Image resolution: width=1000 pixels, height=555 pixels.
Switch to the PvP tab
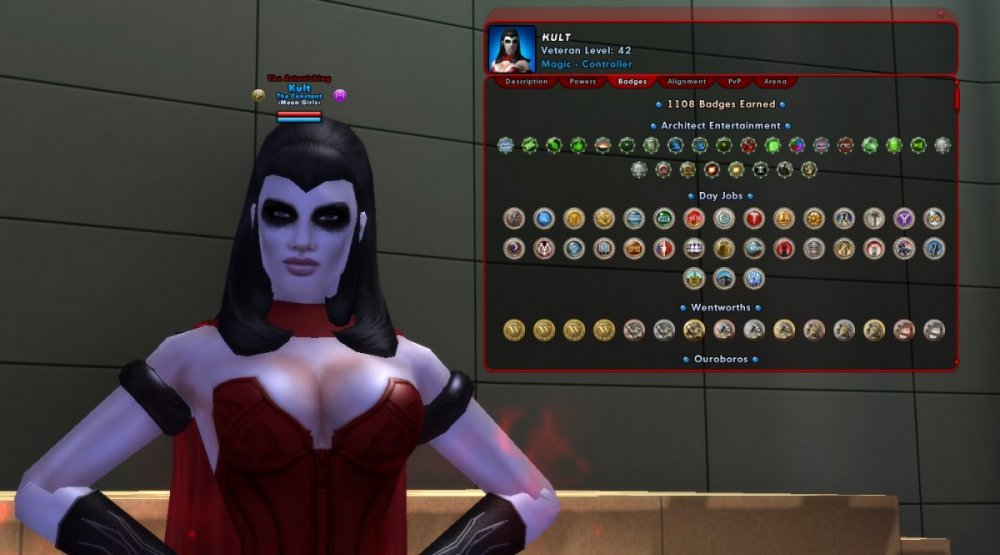[735, 82]
